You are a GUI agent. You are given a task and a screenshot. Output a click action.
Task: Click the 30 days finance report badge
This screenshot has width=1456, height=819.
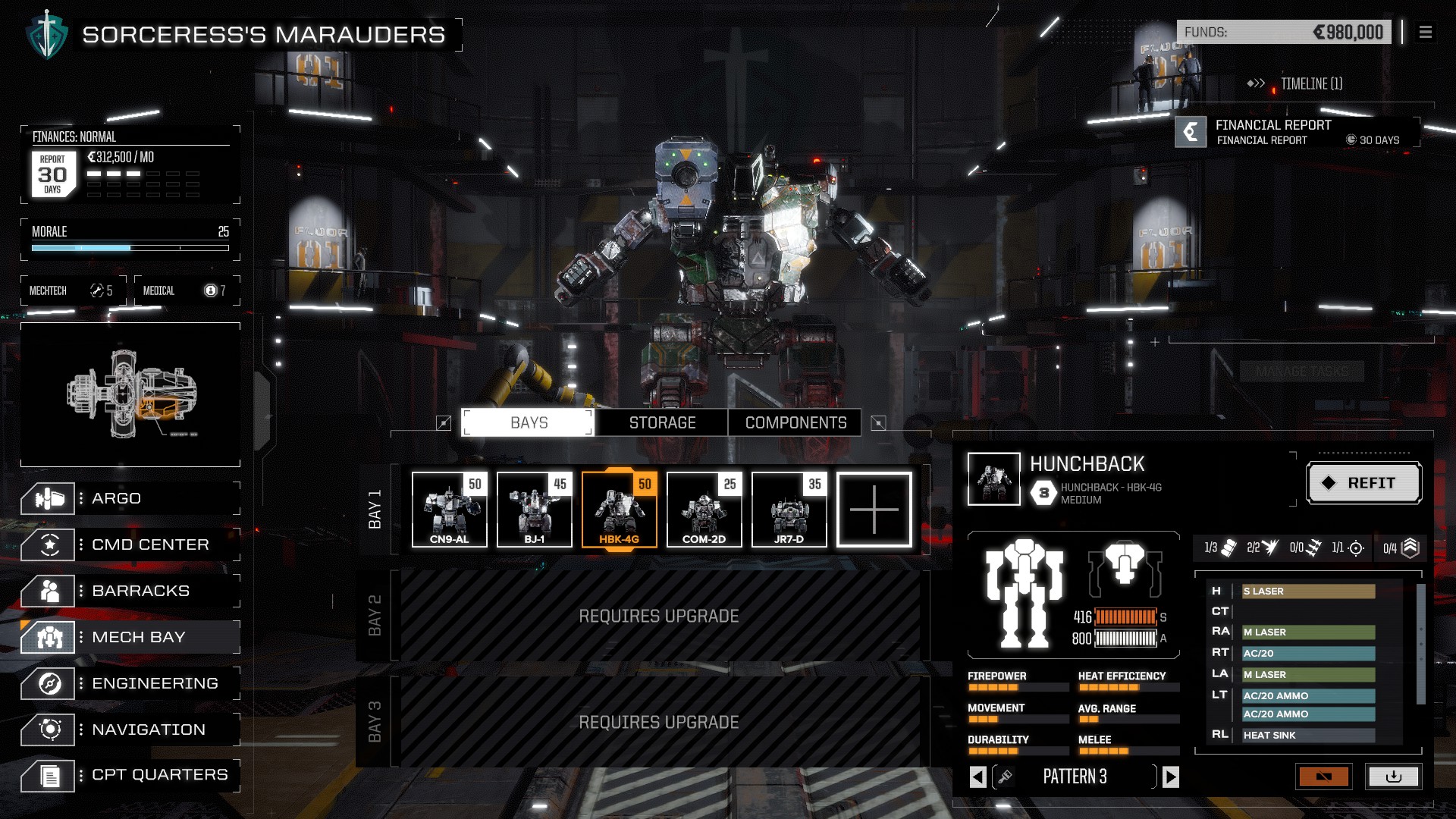[52, 174]
